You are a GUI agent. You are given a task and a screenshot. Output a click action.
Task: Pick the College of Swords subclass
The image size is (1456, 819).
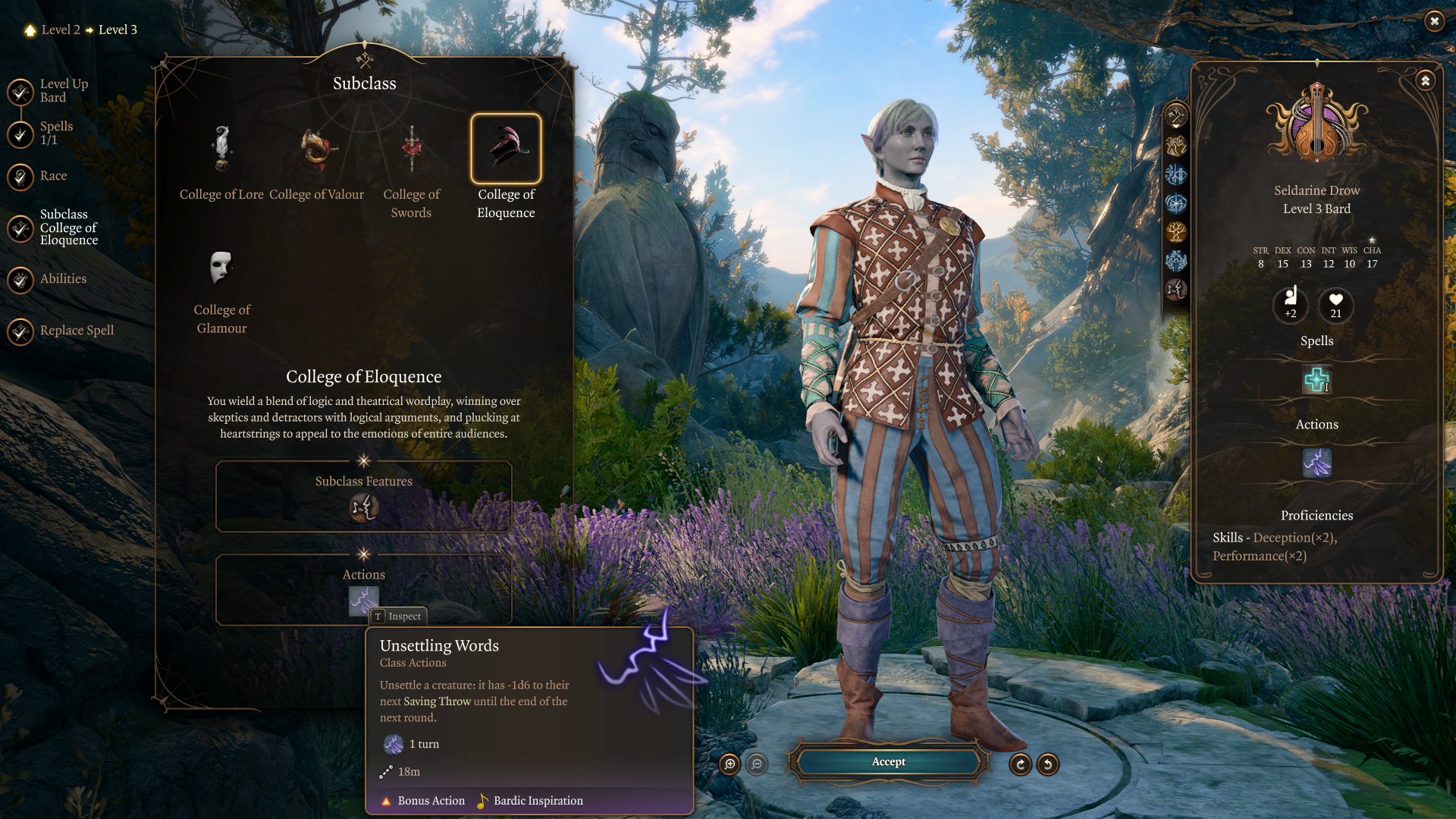pyautogui.click(x=411, y=149)
